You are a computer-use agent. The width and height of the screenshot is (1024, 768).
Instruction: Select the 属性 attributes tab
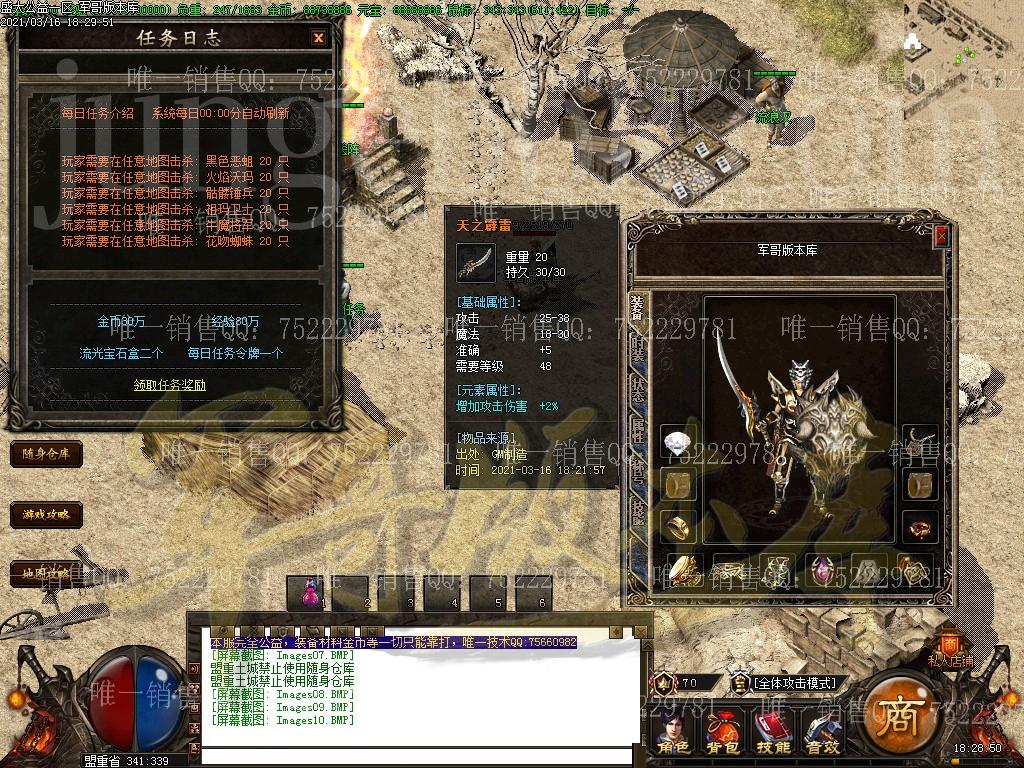pyautogui.click(x=638, y=431)
